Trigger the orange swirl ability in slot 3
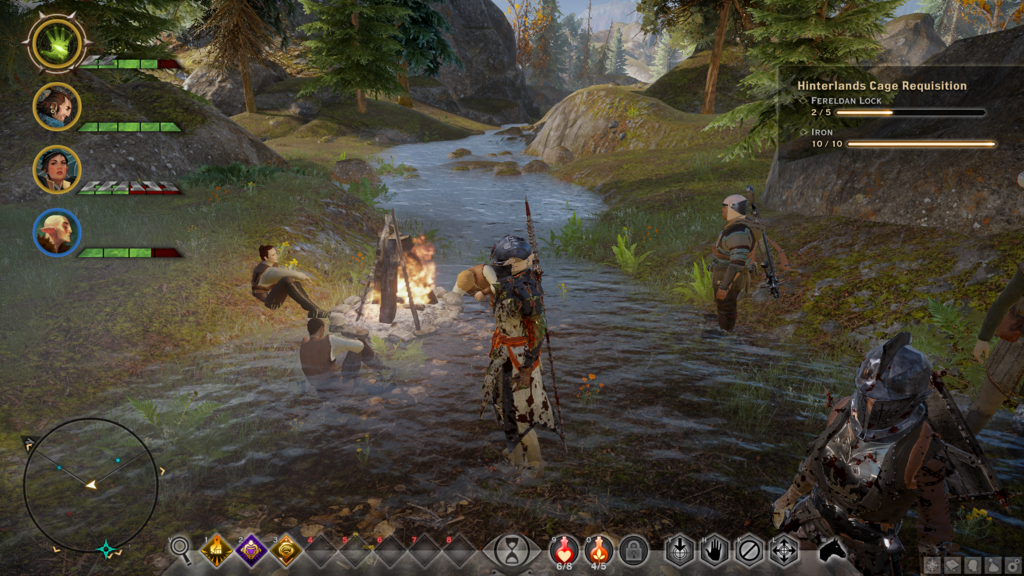This screenshot has width=1024, height=576. click(x=286, y=549)
